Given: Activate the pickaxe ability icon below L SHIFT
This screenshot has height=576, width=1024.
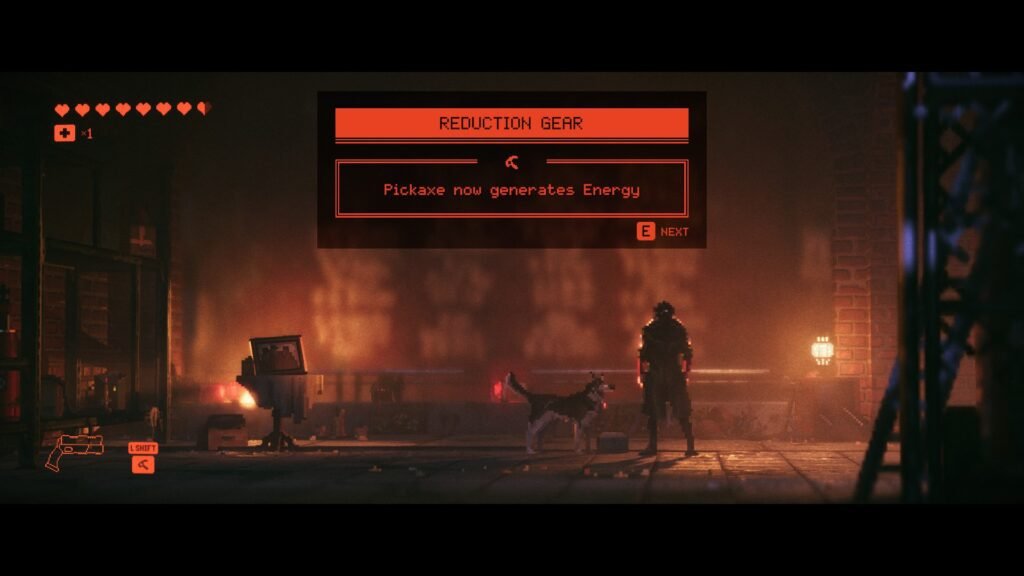Looking at the screenshot, I should [143, 464].
